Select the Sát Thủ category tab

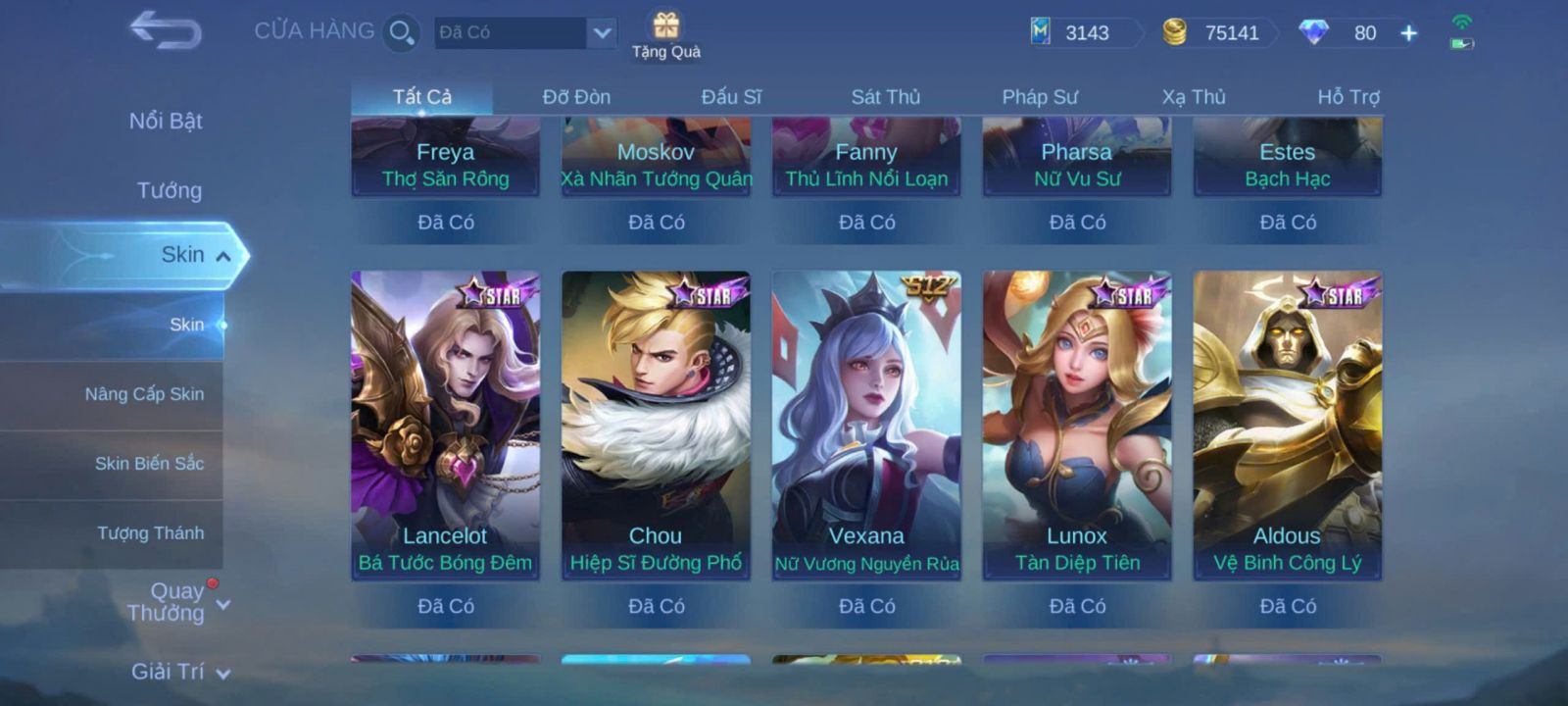(885, 97)
